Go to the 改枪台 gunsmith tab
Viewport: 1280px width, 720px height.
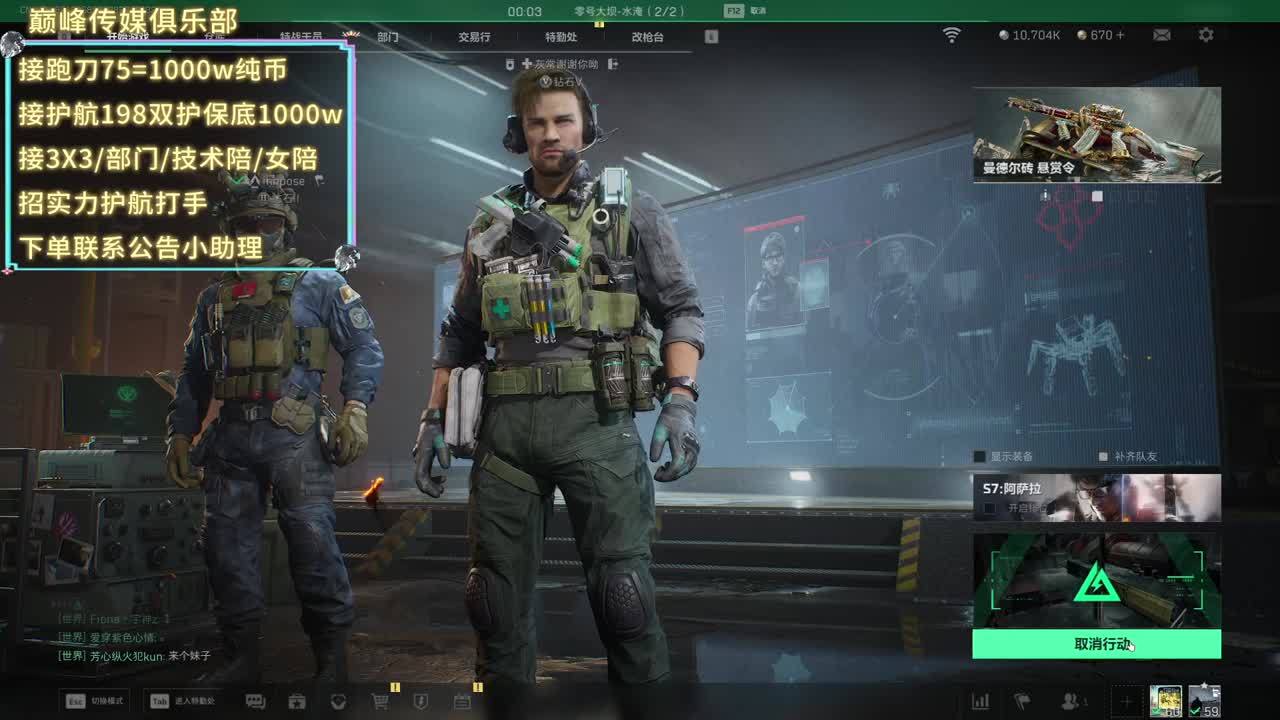click(647, 37)
